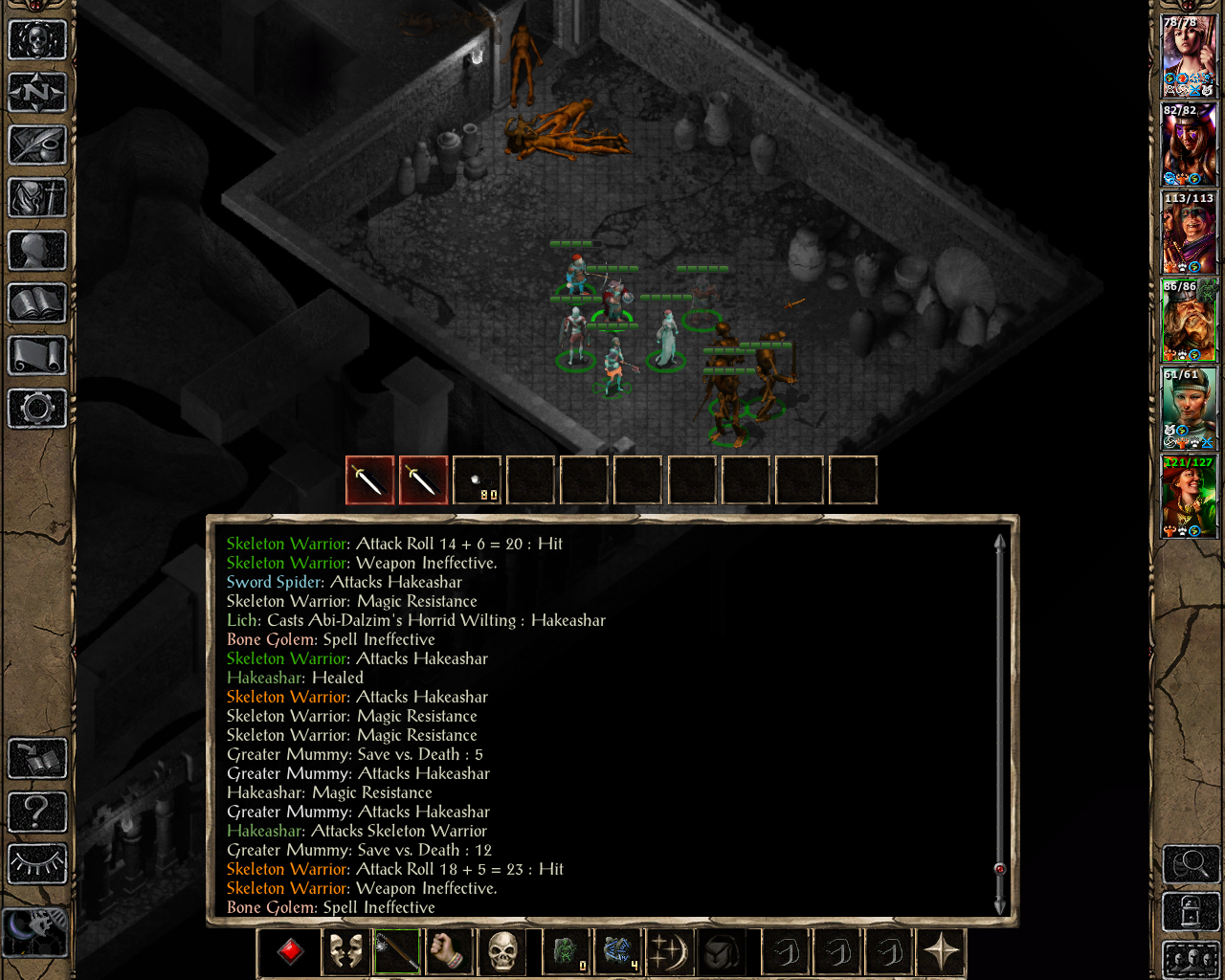Screen dimensions: 1225x980
Task: Click the skull action button
Action: (x=503, y=952)
